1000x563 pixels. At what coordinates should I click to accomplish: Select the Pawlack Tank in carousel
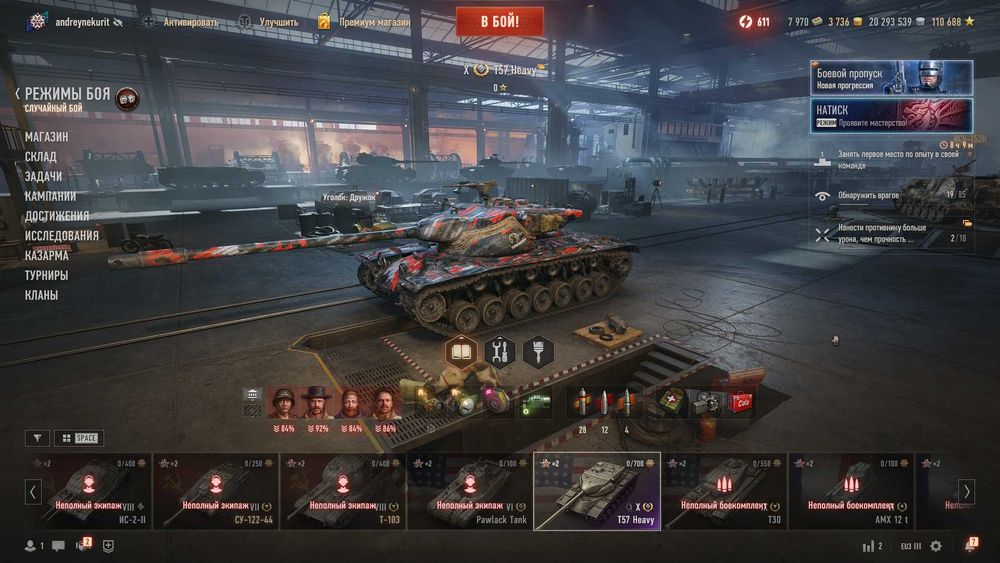[469, 490]
